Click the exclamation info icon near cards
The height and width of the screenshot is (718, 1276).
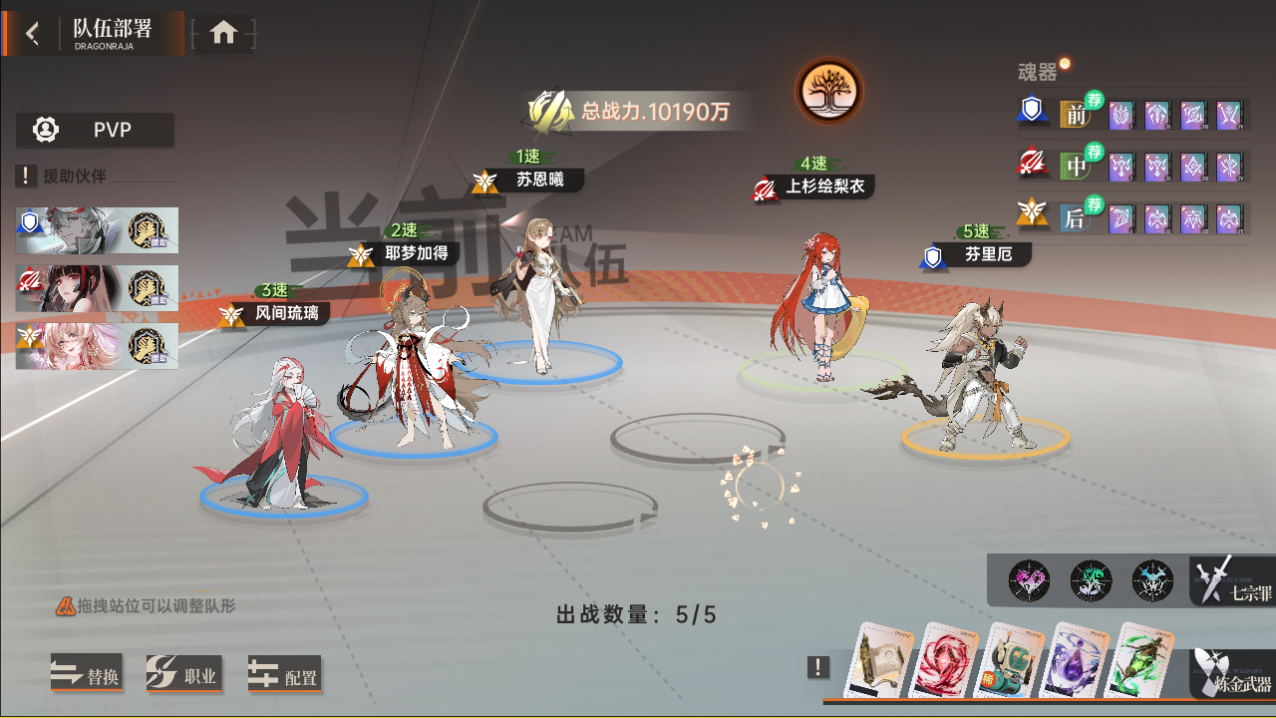tap(819, 667)
